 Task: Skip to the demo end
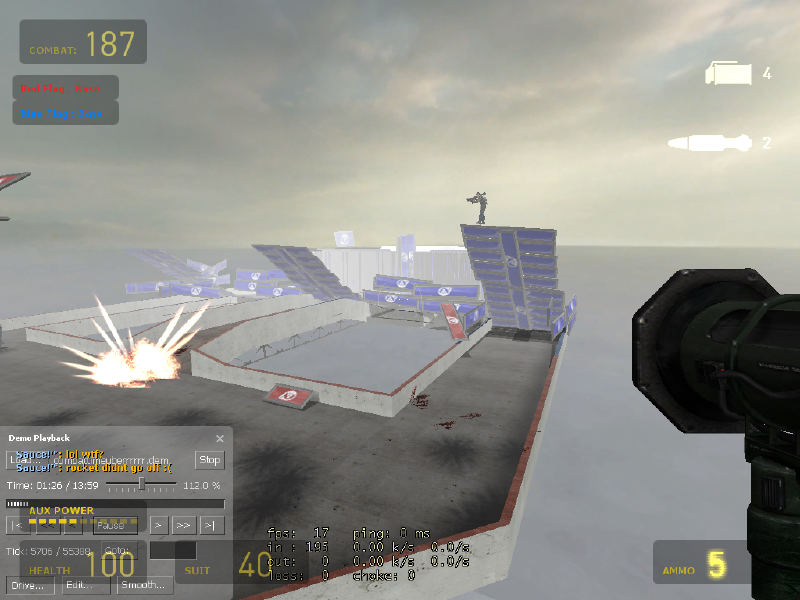coord(209,525)
